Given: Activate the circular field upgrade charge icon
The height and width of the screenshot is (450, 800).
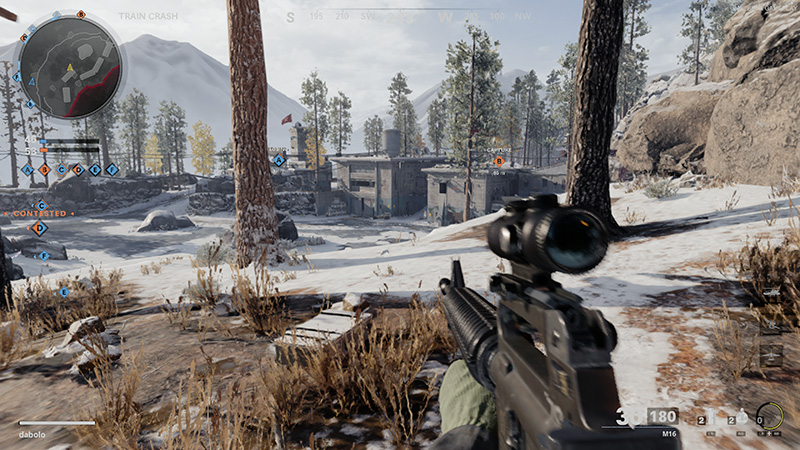Looking at the screenshot, I should tap(769, 416).
